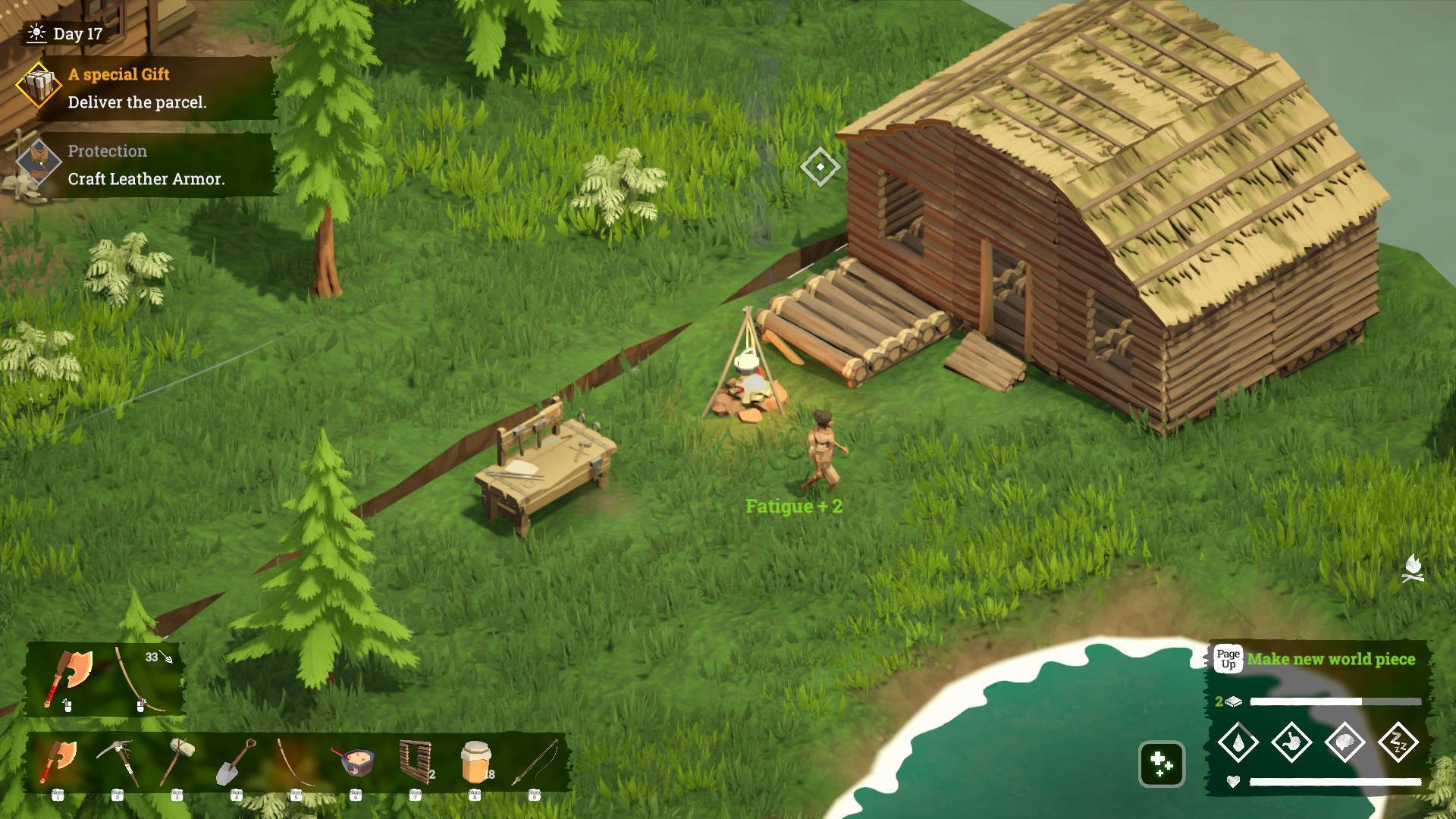Check the stomach hunger icon
The height and width of the screenshot is (819, 1456).
click(x=1291, y=742)
